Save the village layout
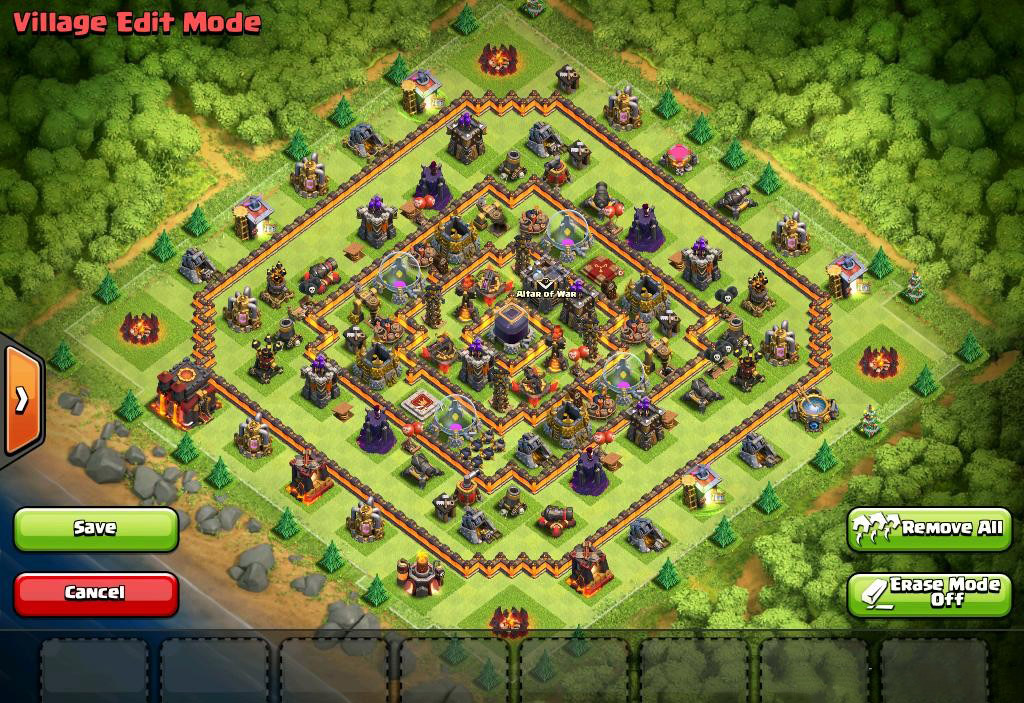Image resolution: width=1024 pixels, height=703 pixels. 96,528
